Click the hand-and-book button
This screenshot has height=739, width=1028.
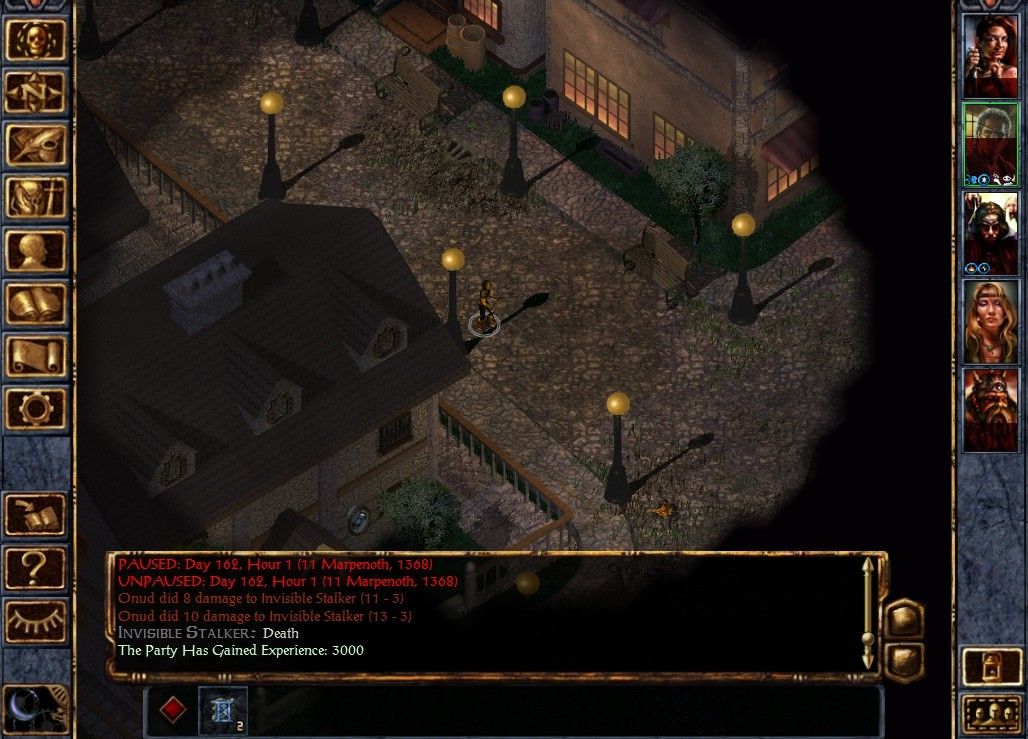[x=36, y=515]
